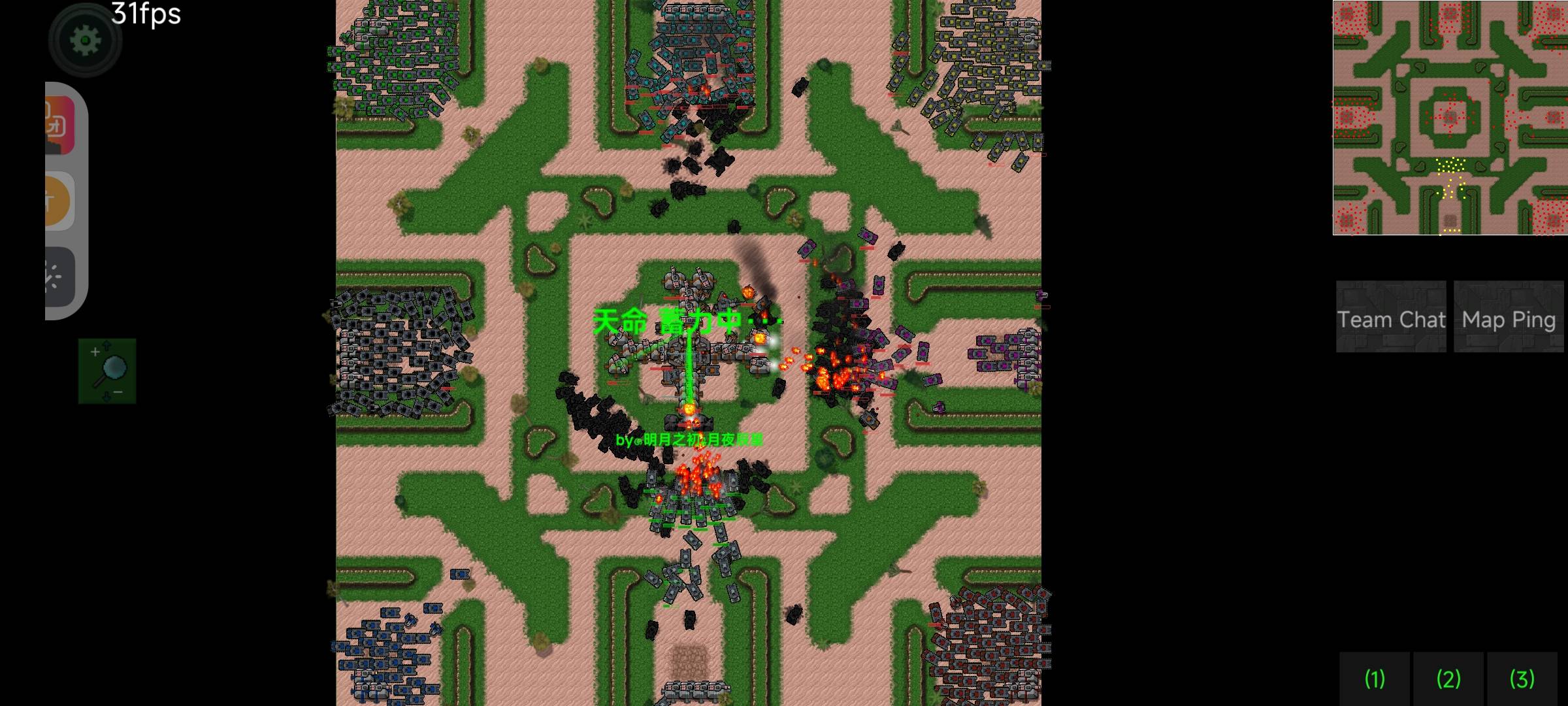Open the pink-orange app in the sidebar

pyautogui.click(x=59, y=125)
